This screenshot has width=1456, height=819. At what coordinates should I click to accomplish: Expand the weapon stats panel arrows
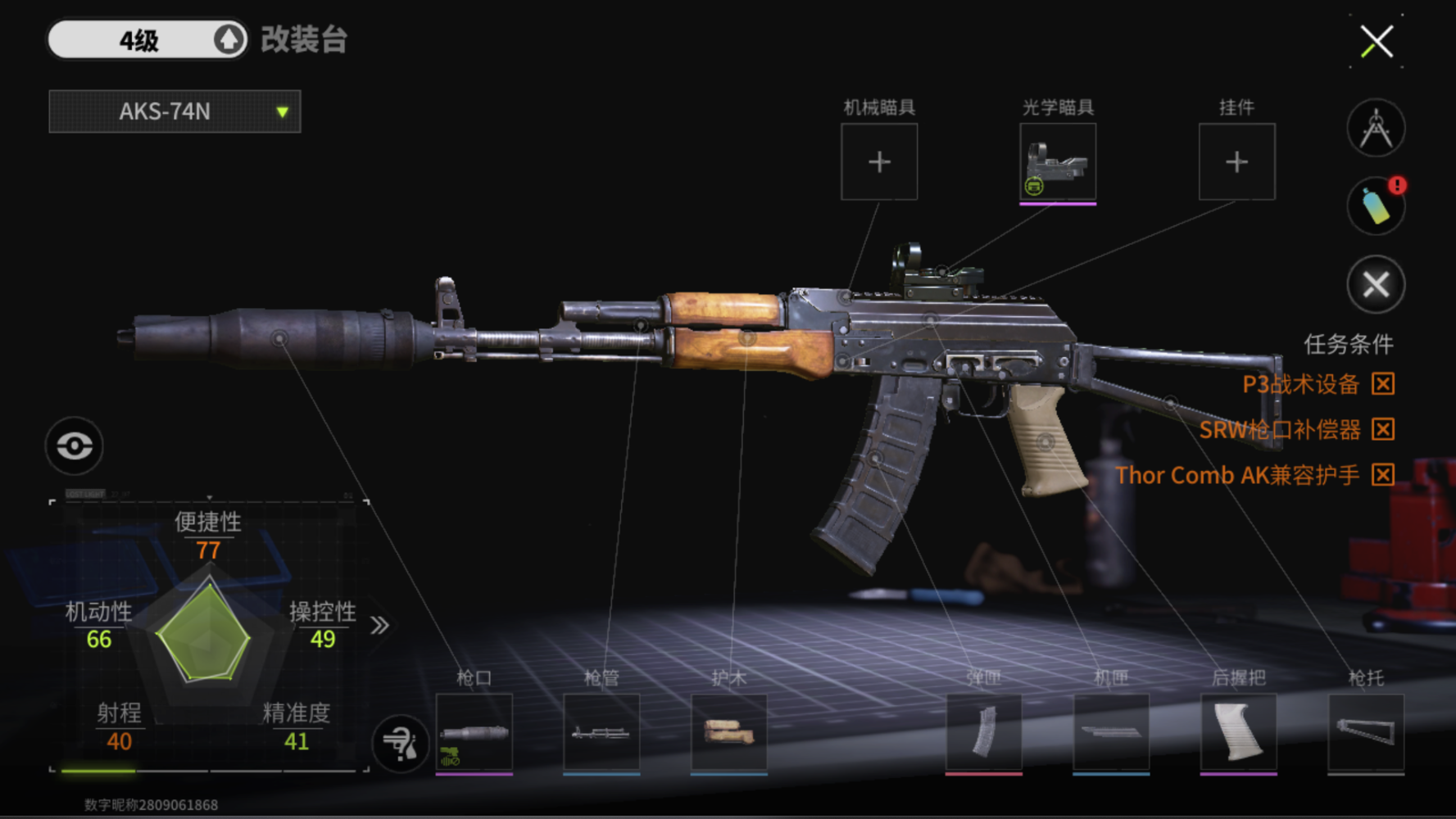point(379,626)
